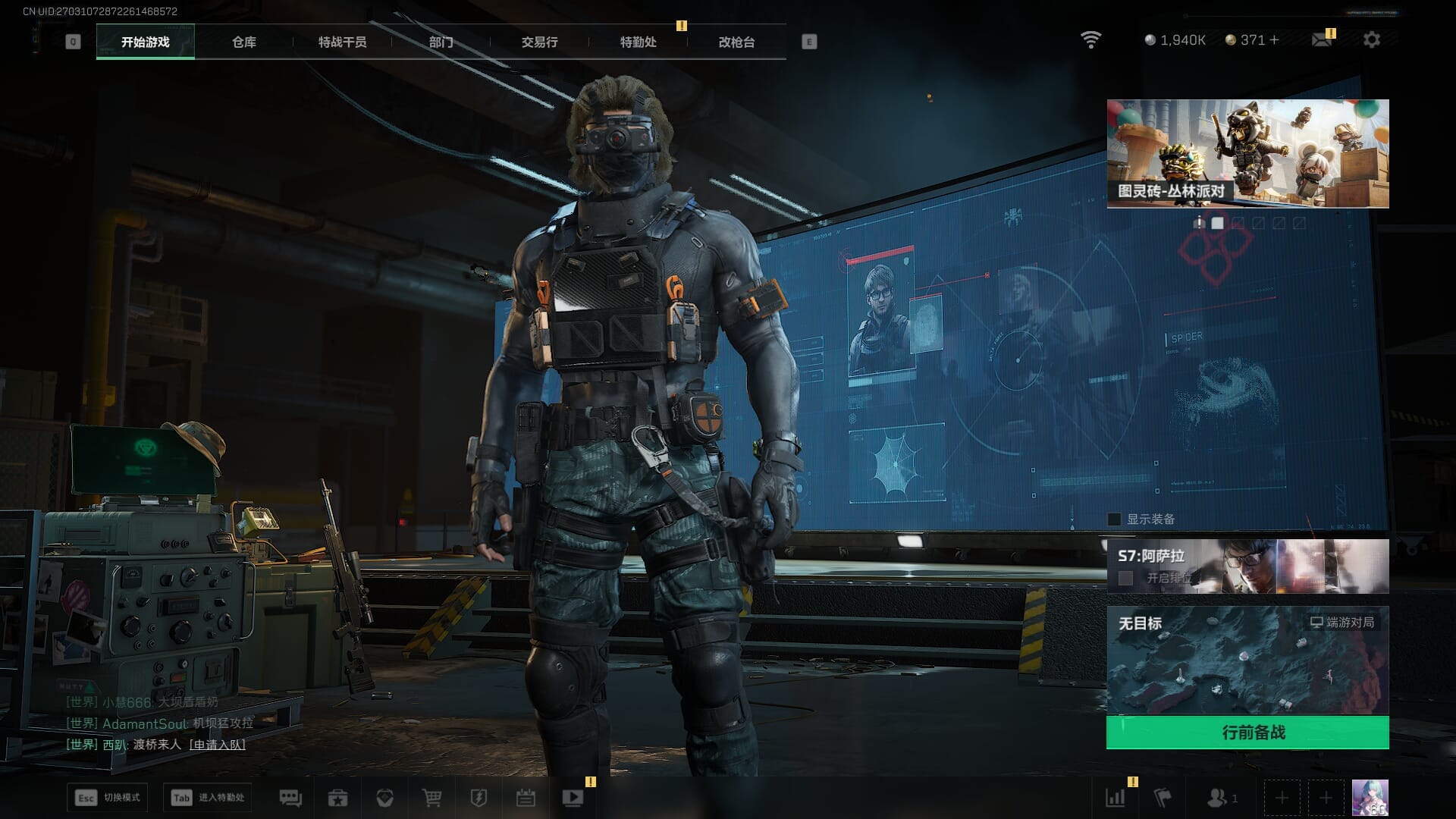Screen dimensions: 1456x819
Task: Open the S7:阿萨拉 season panel
Action: [1247, 566]
